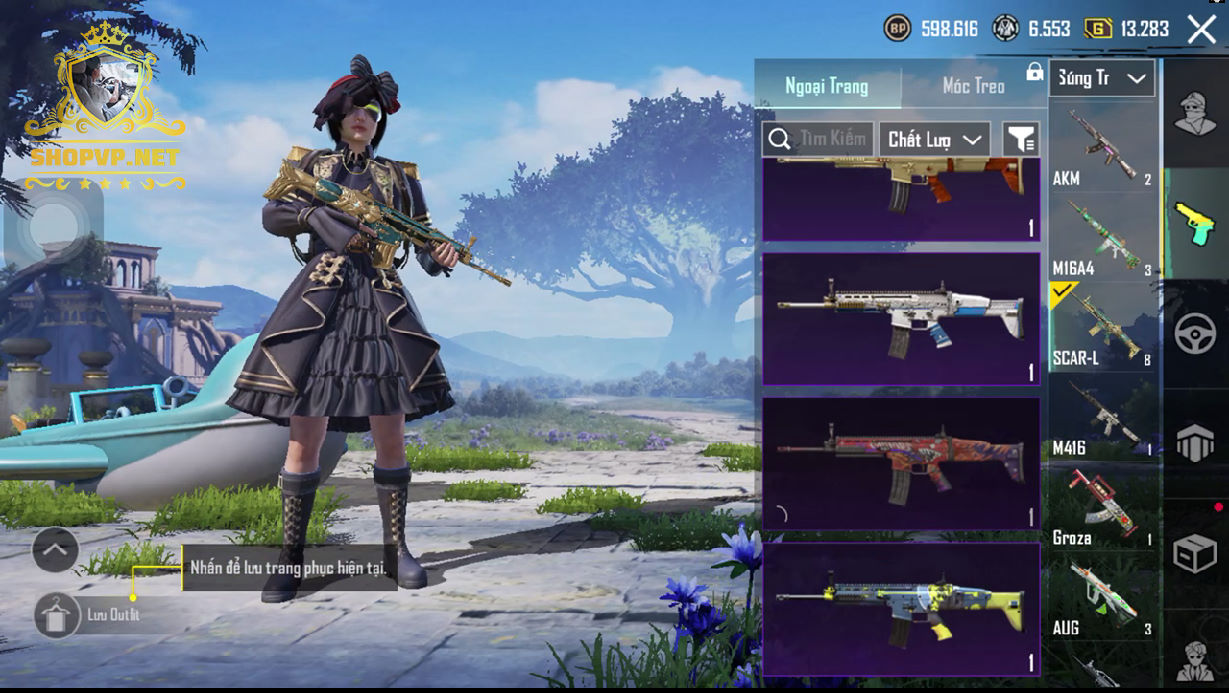
Task: Choose the AUG weapon category
Action: tap(1102, 596)
